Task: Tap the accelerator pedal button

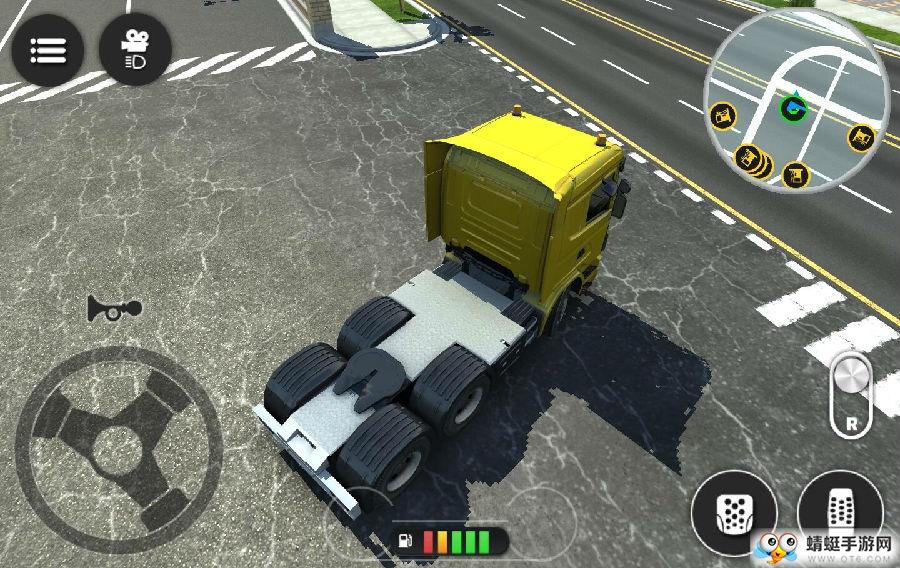Action: point(836,507)
